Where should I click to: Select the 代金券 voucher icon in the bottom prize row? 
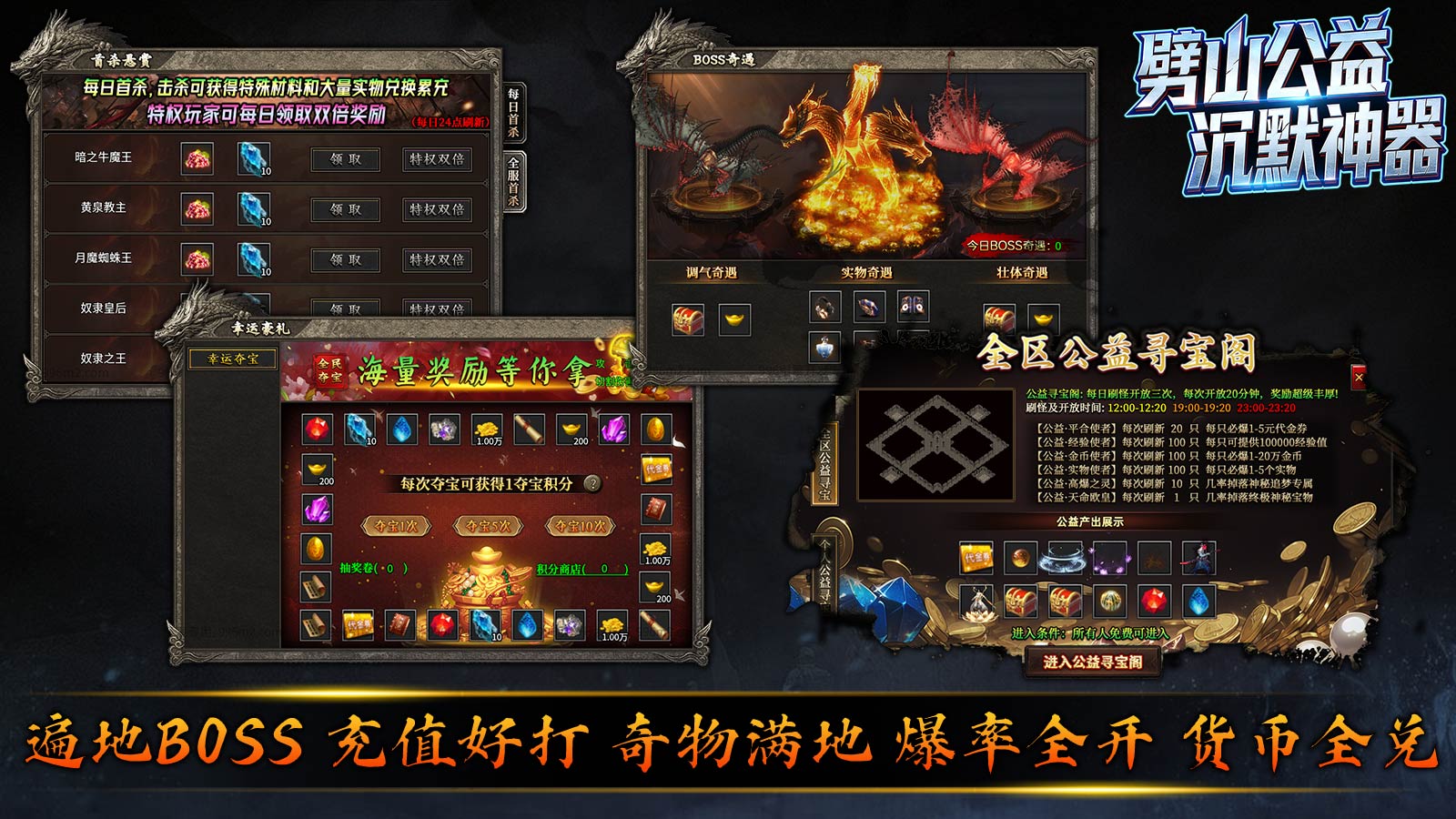[x=357, y=625]
